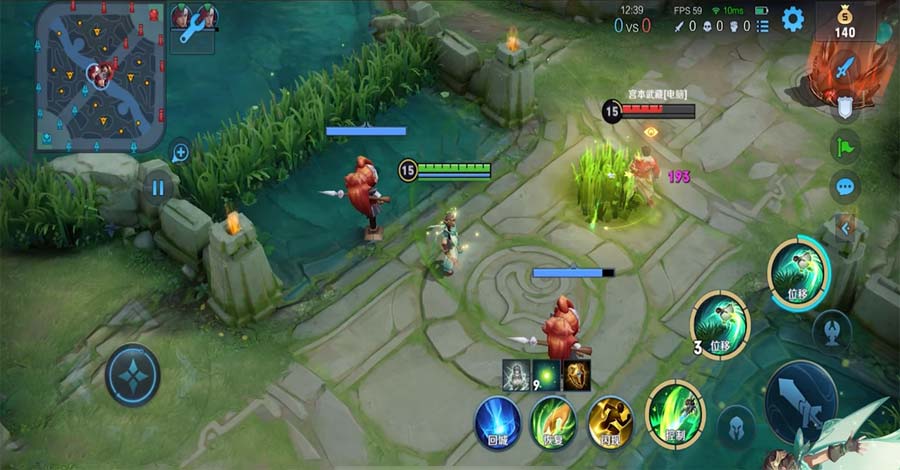The width and height of the screenshot is (900, 470).
Task: Collapse the side panel with the arrow button
Action: coord(845,228)
